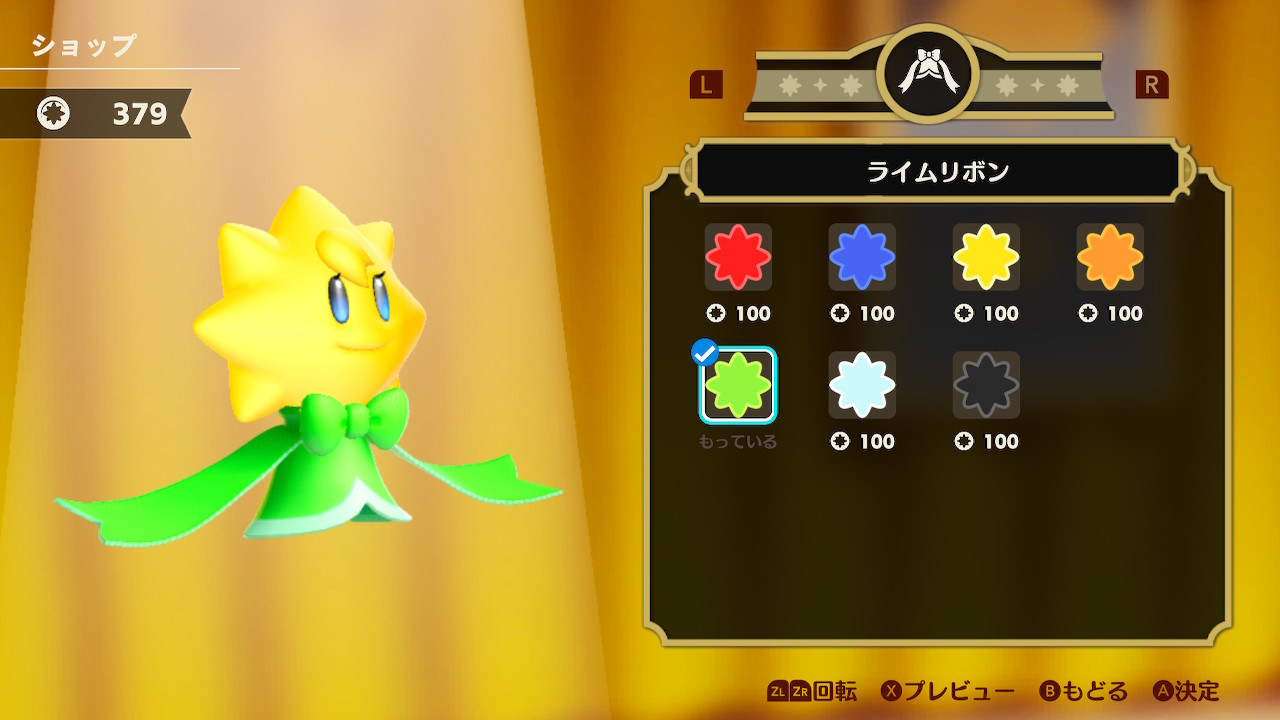Pick the yellow ribbon swatch

986,257
